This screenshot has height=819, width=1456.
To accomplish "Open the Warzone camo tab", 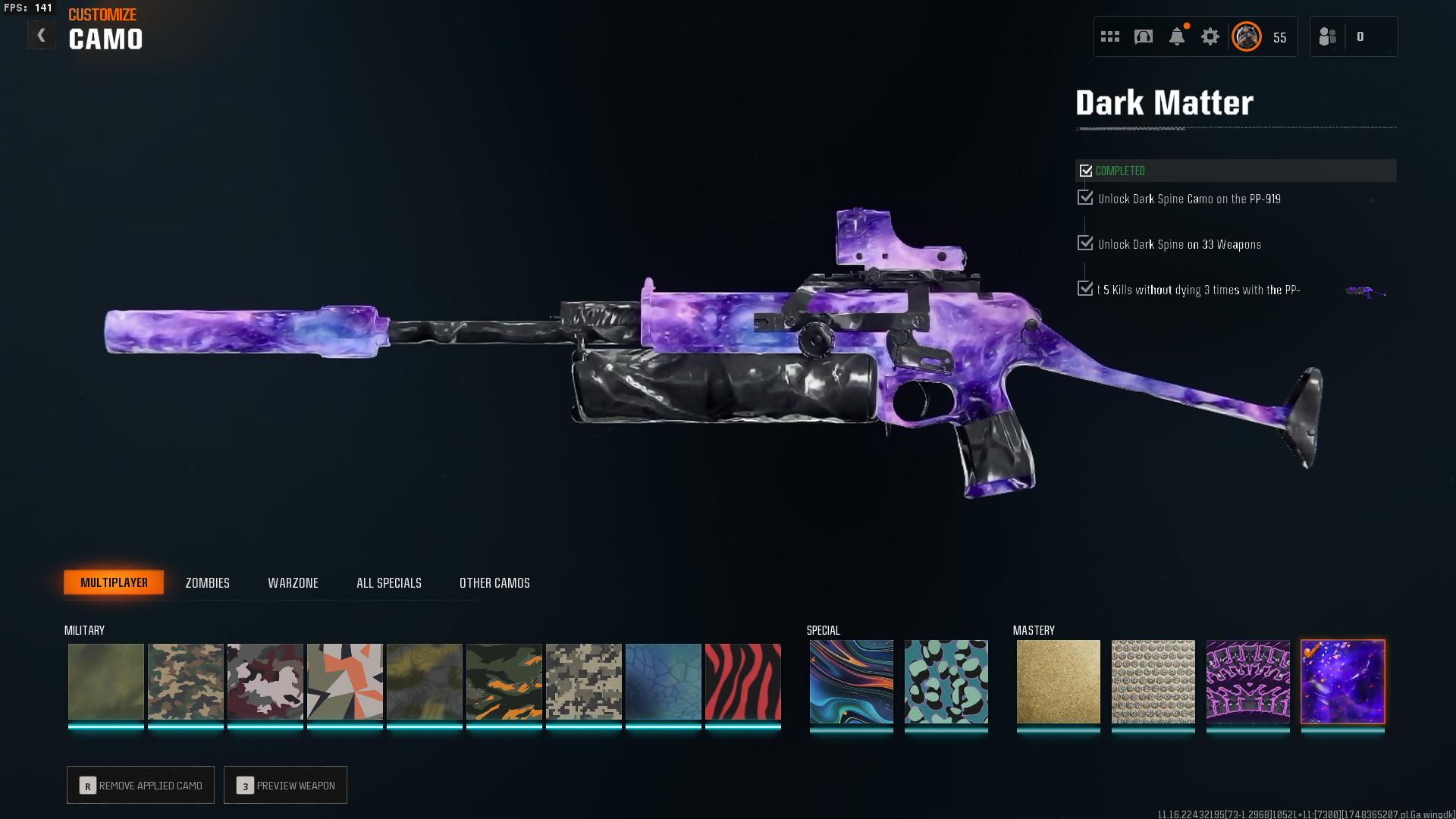I will (293, 582).
